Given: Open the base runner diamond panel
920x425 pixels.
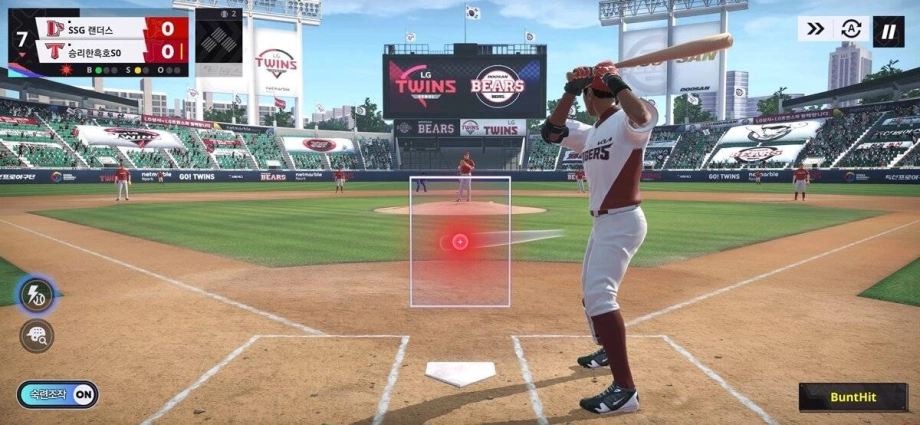Looking at the screenshot, I should (219, 42).
